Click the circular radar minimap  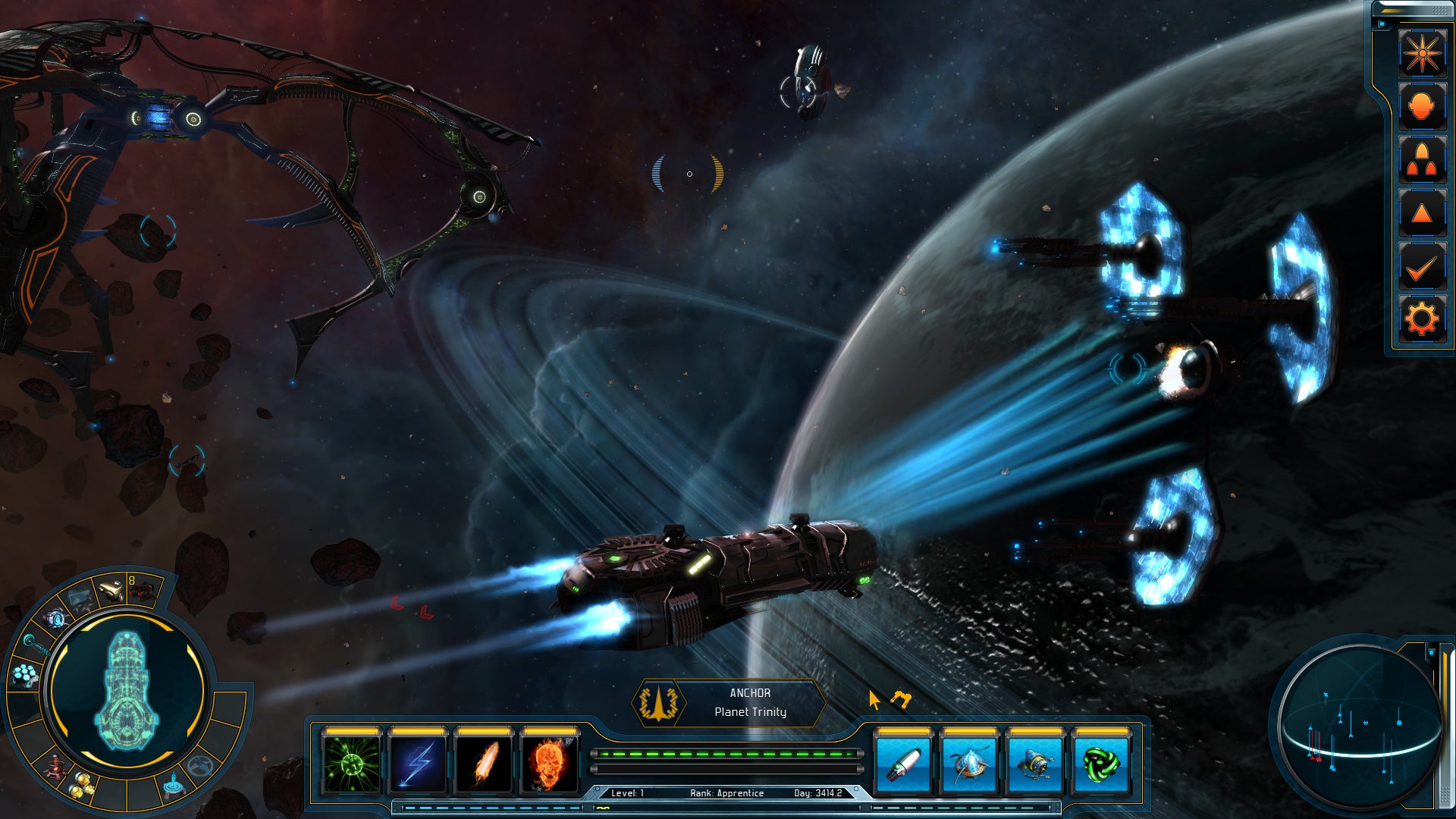tap(1358, 724)
